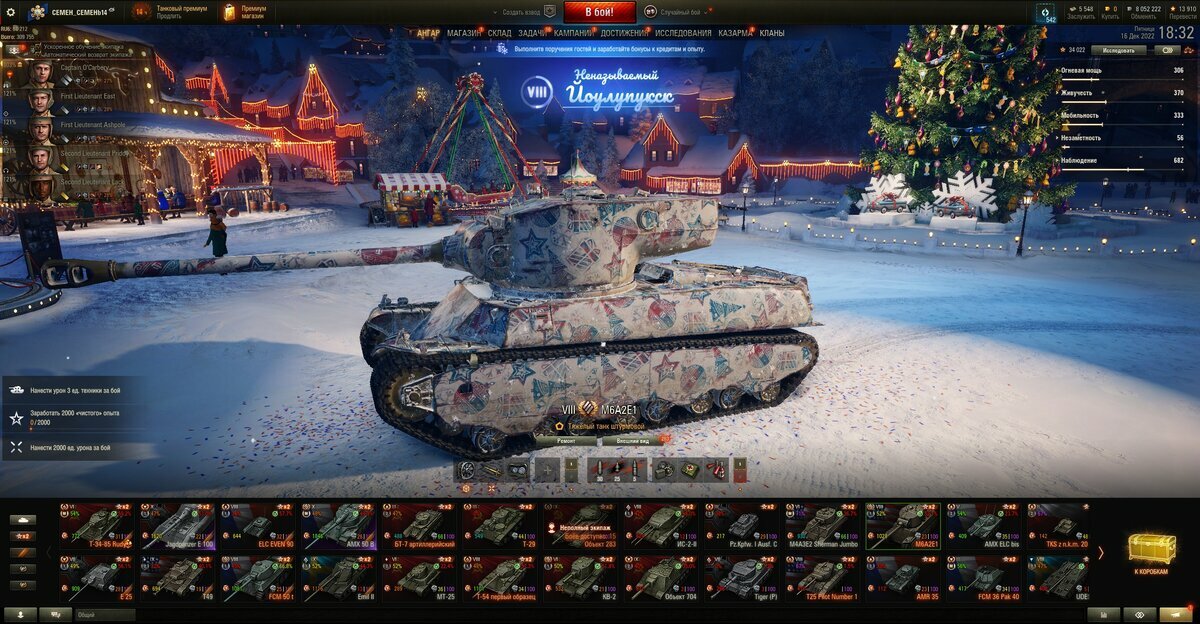This screenshot has height=624, width=1200.
Task: Click the «Создать взвод» platoon button
Action: click(526, 12)
